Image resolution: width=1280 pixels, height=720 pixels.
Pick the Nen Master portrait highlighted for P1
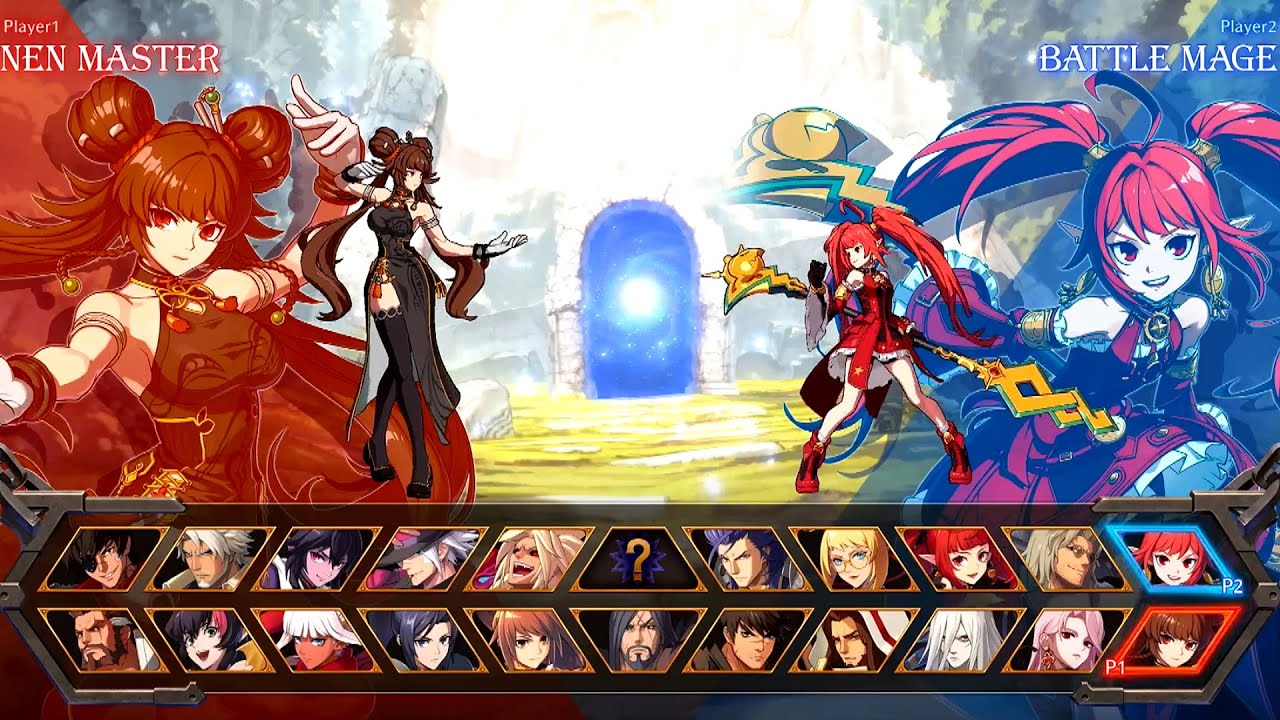[1178, 642]
